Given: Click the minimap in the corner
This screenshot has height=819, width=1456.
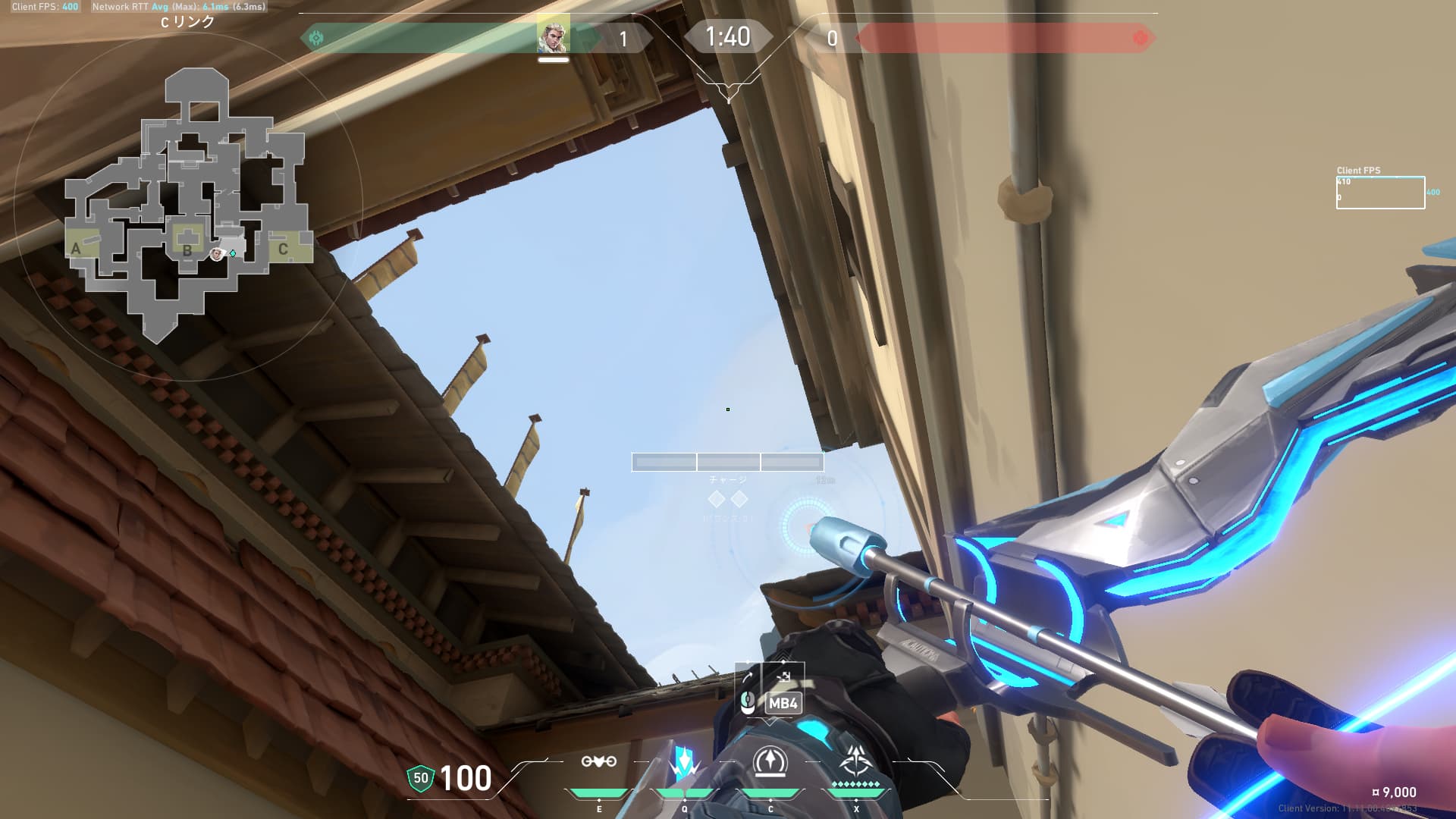Looking at the screenshot, I should [x=188, y=205].
